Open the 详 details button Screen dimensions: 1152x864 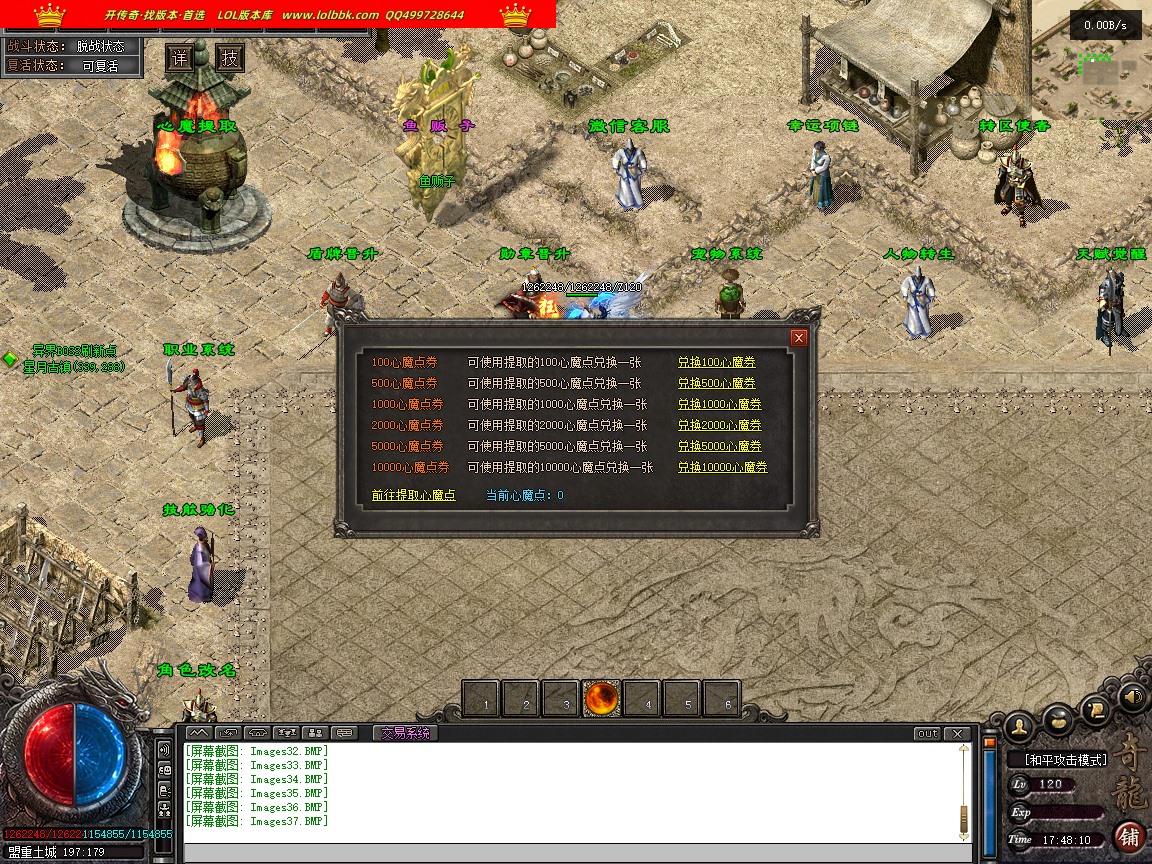tap(179, 58)
